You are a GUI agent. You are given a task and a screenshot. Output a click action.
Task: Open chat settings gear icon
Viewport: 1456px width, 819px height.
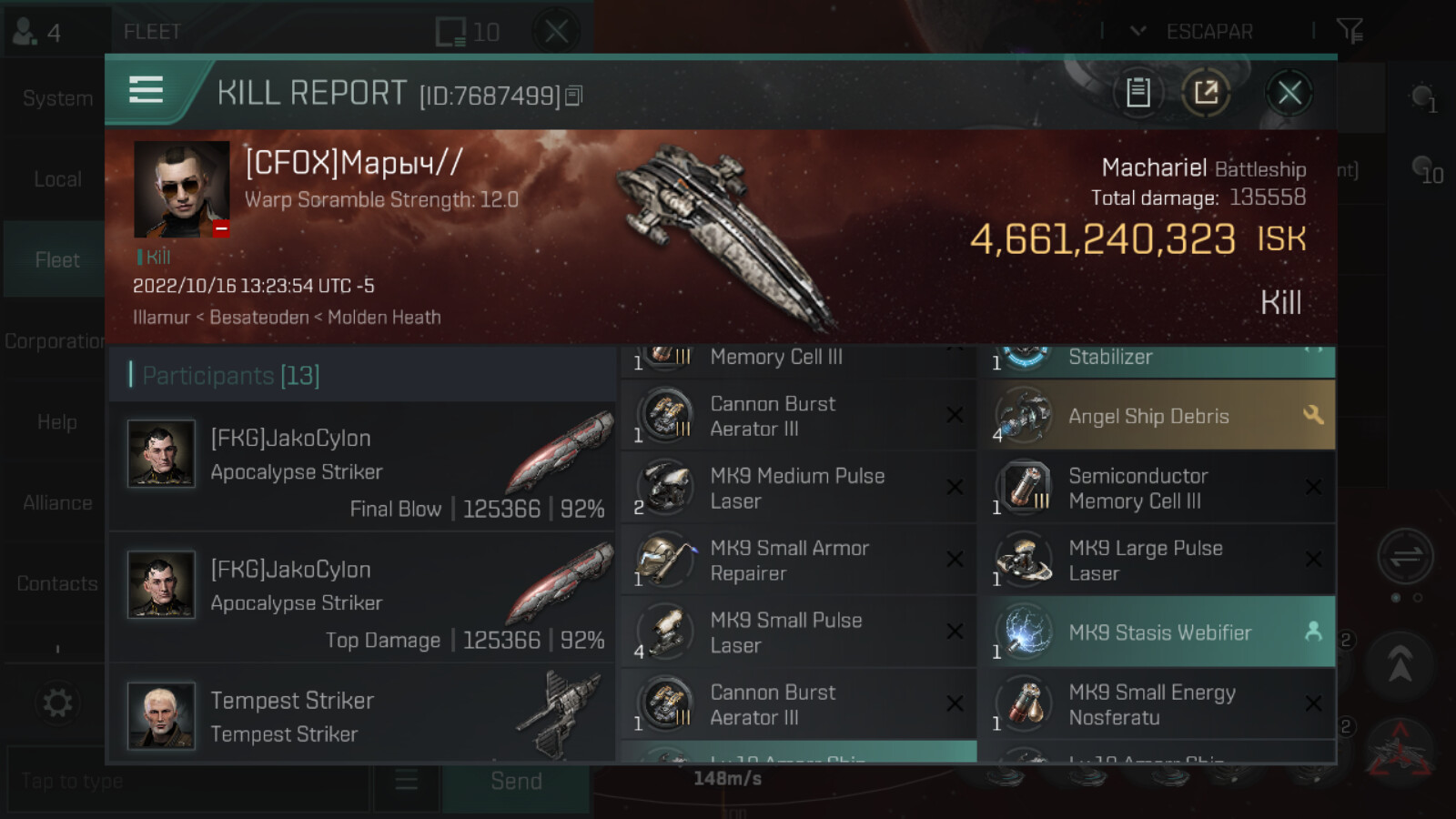pyautogui.click(x=57, y=703)
